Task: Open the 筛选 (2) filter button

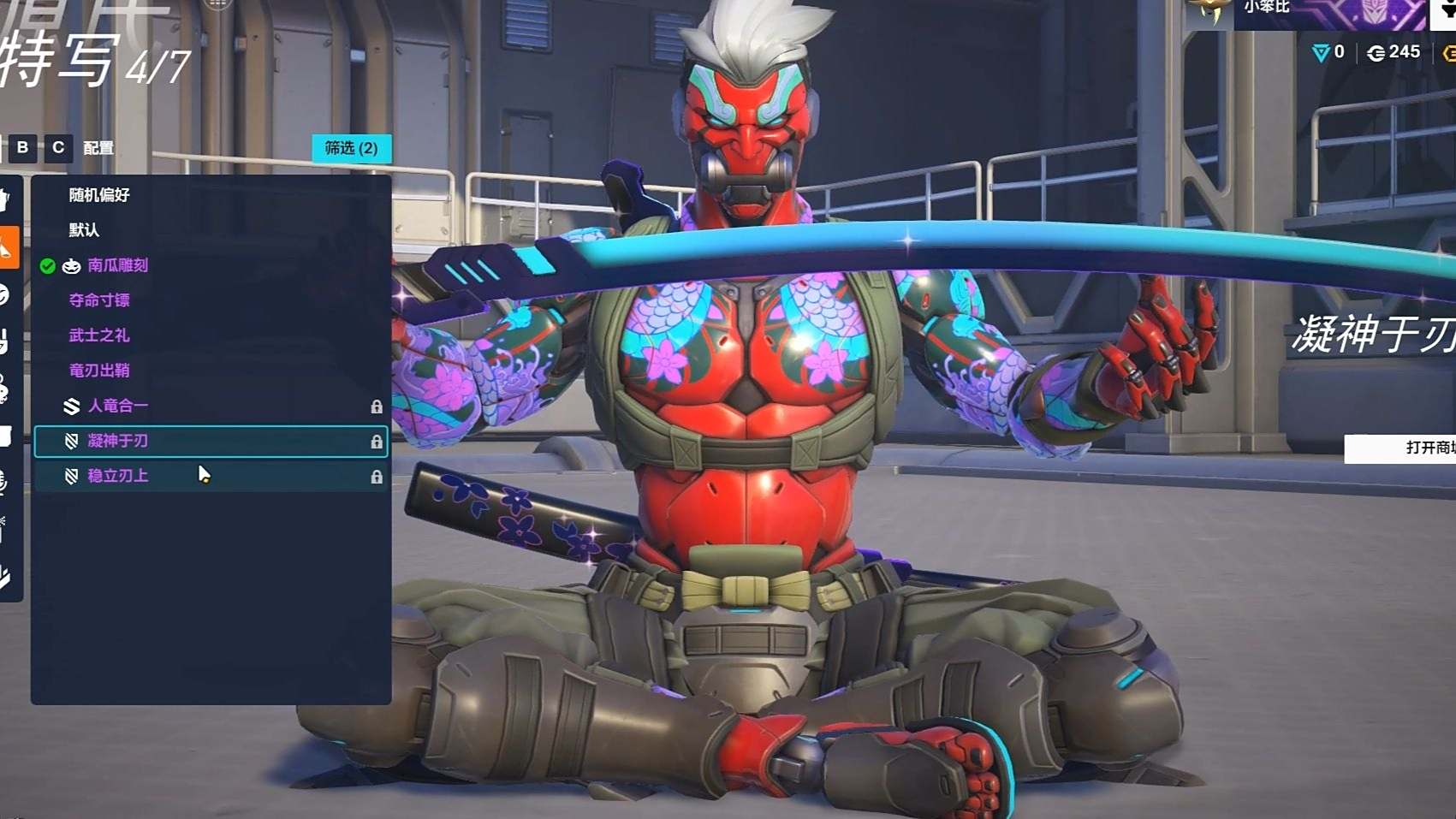Action: point(351,148)
